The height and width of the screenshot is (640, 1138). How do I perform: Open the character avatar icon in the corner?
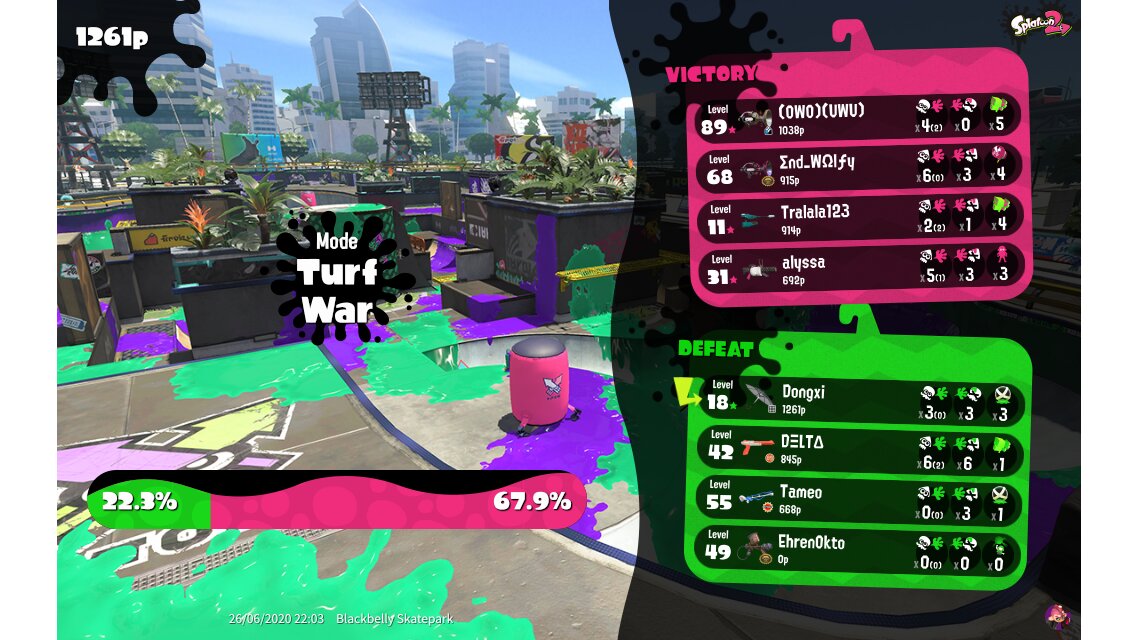point(1056,616)
